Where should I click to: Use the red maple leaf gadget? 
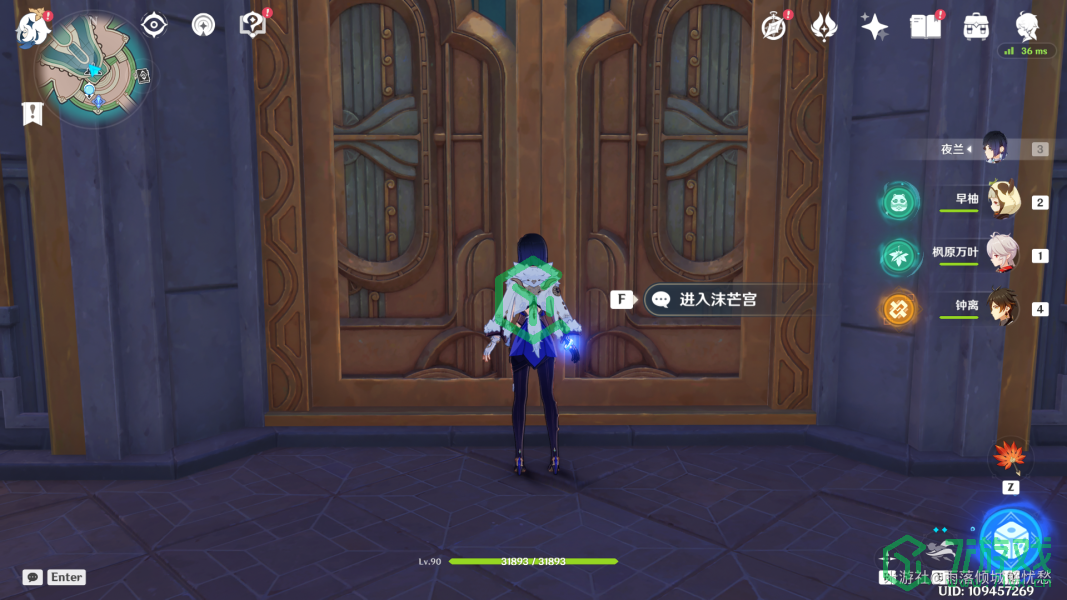1009,459
